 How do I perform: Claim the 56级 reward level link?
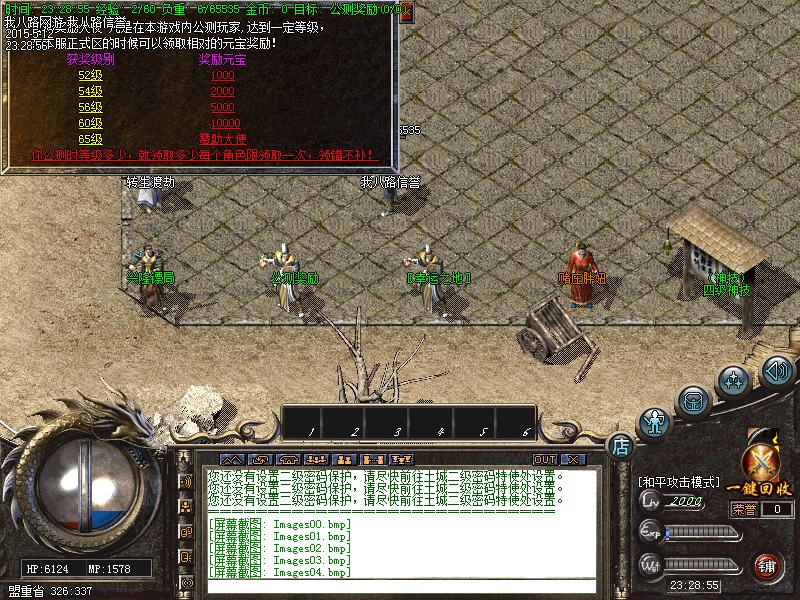point(90,108)
